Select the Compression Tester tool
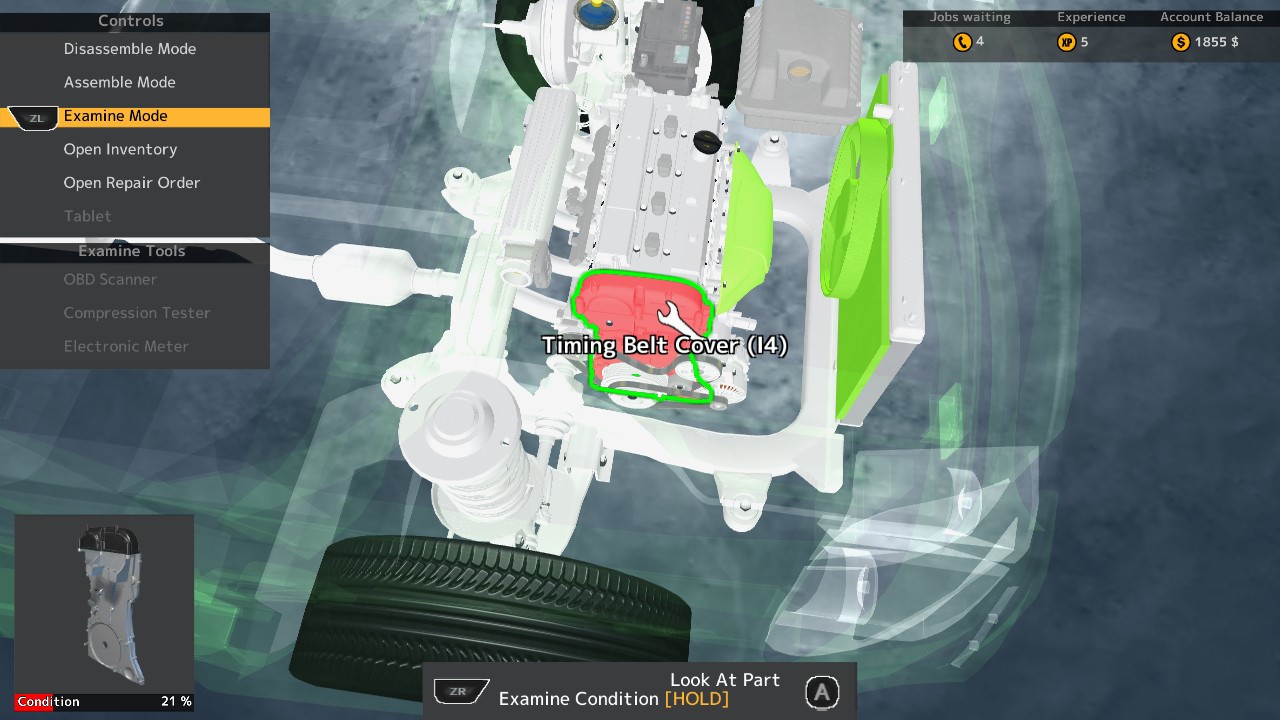This screenshot has width=1280, height=720. [x=137, y=313]
